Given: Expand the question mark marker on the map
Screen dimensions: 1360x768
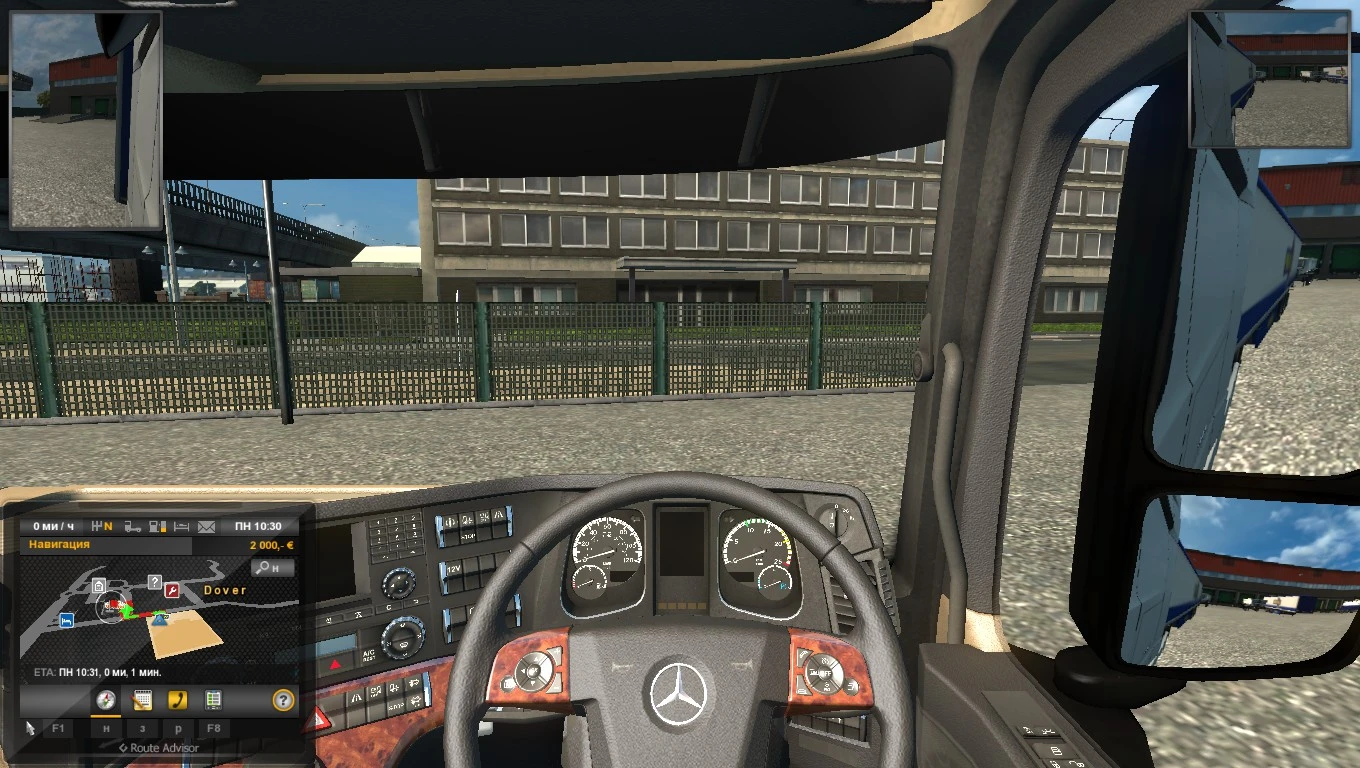Looking at the screenshot, I should (x=156, y=582).
